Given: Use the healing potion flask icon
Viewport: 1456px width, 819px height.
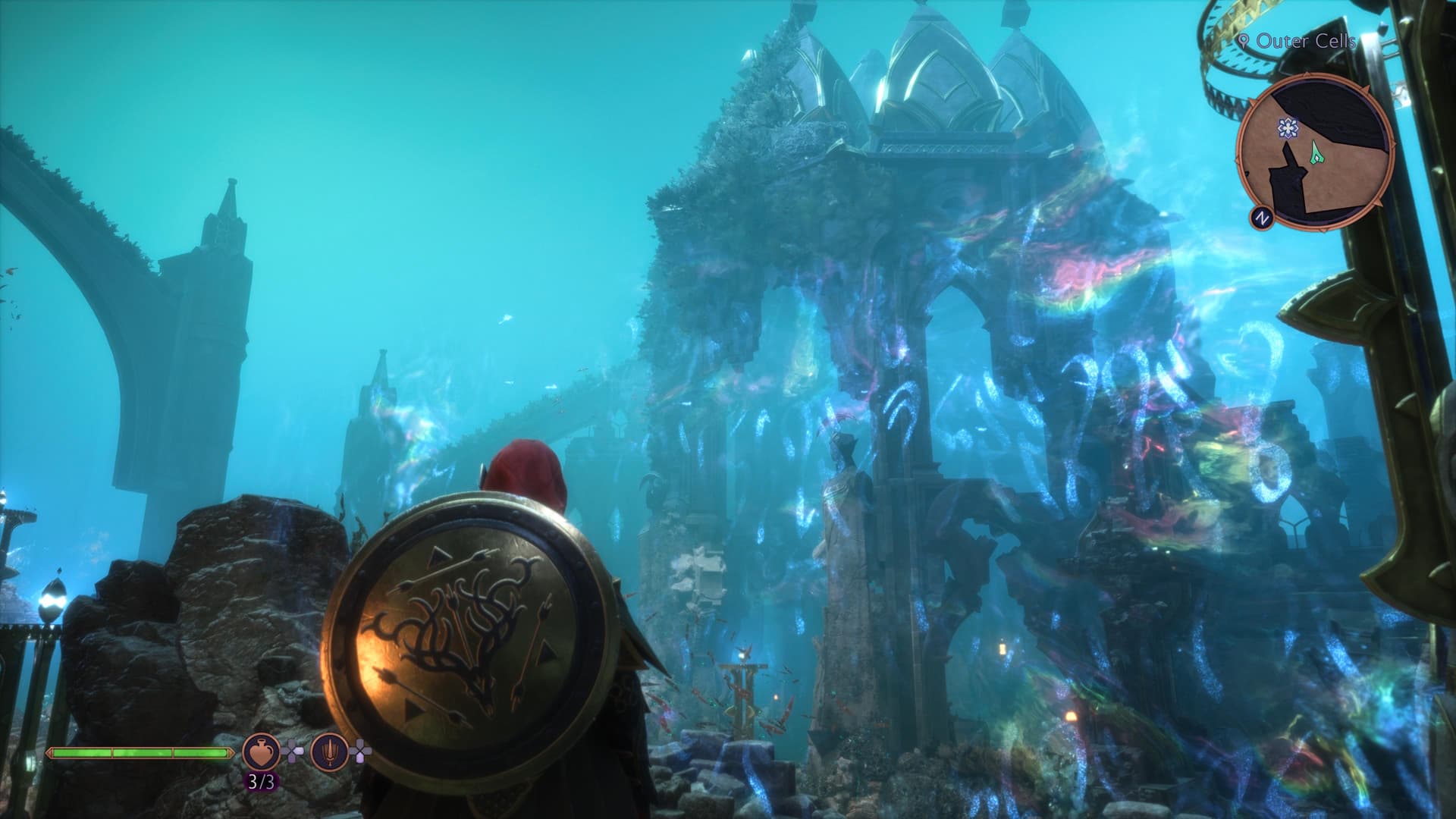Looking at the screenshot, I should 261,752.
